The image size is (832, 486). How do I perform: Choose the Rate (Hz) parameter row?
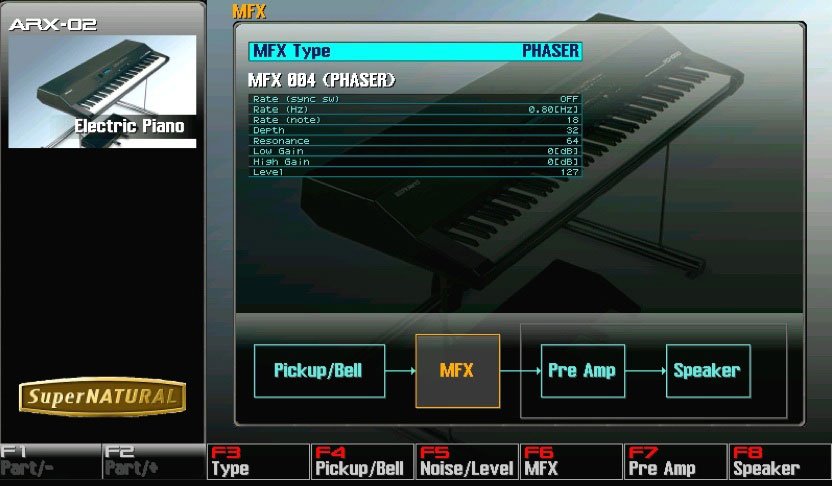pos(414,108)
